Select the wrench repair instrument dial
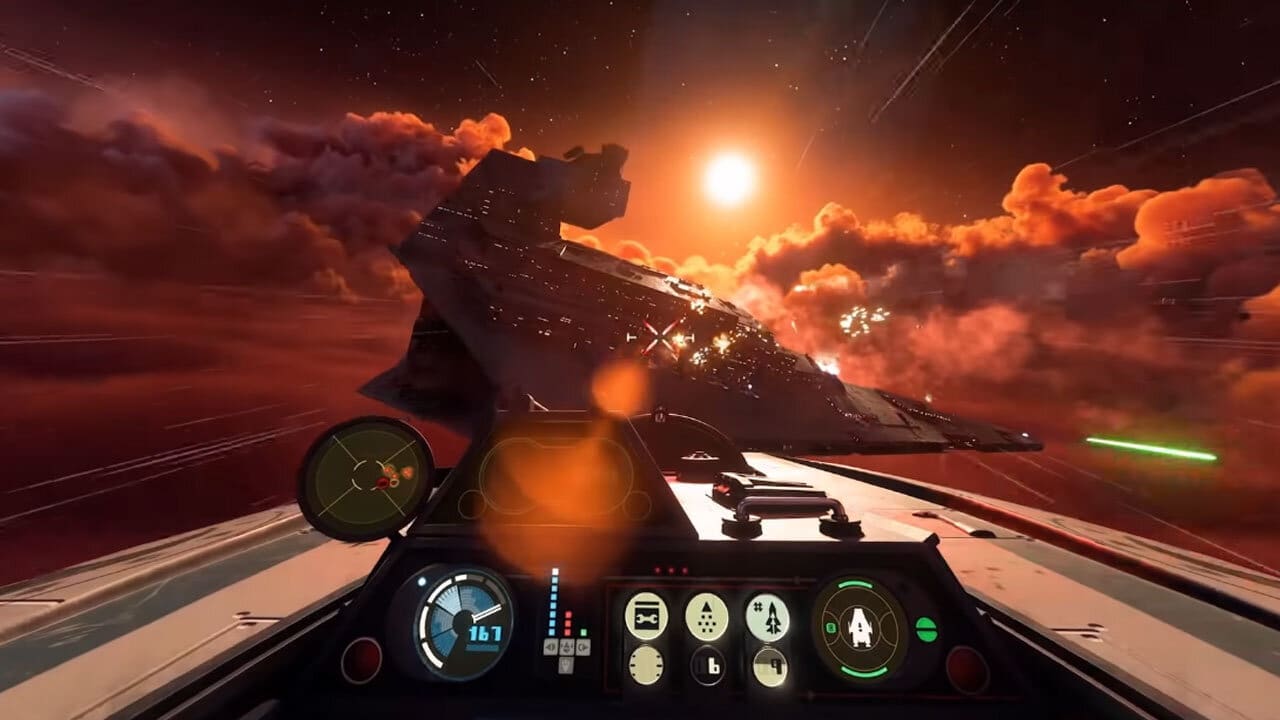1280x720 pixels. coord(646,616)
